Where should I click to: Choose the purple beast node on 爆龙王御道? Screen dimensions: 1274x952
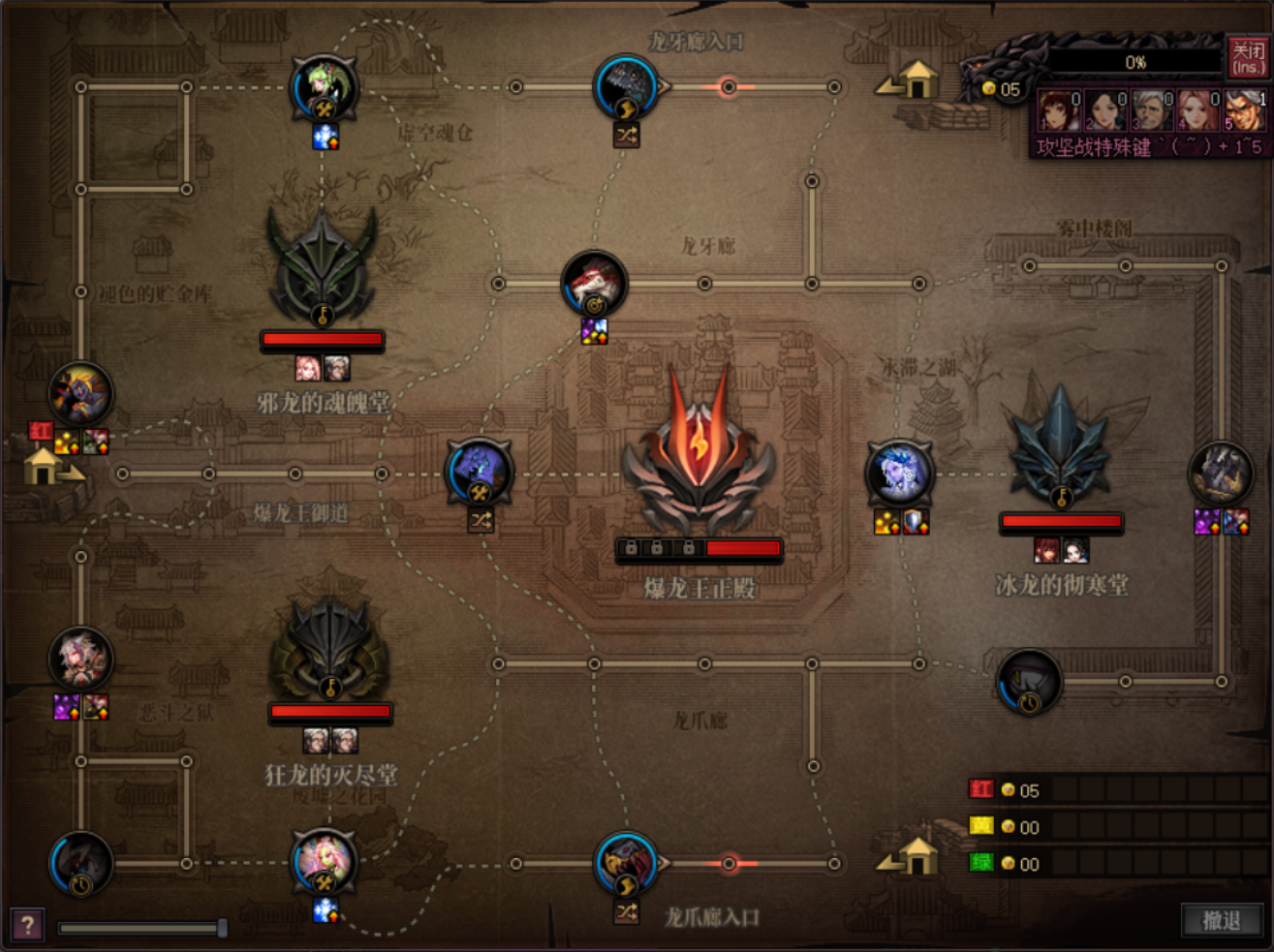click(x=479, y=472)
